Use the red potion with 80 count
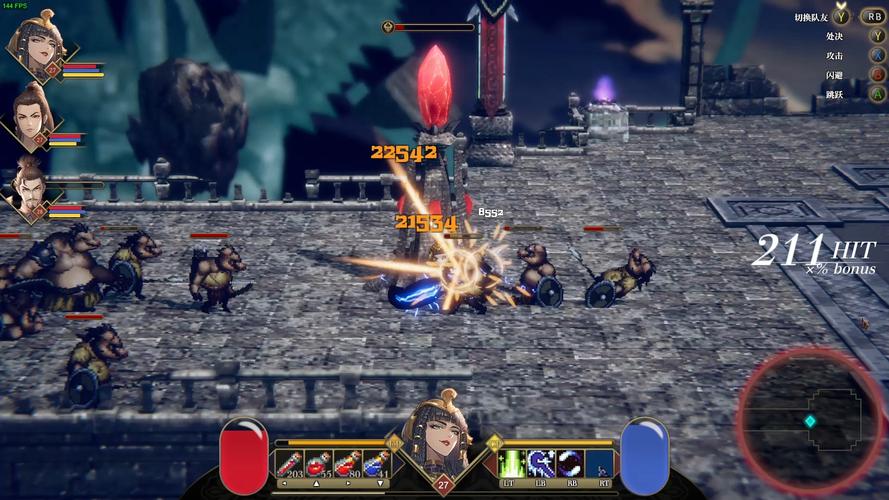Viewport: 889px width, 500px height. [x=347, y=463]
